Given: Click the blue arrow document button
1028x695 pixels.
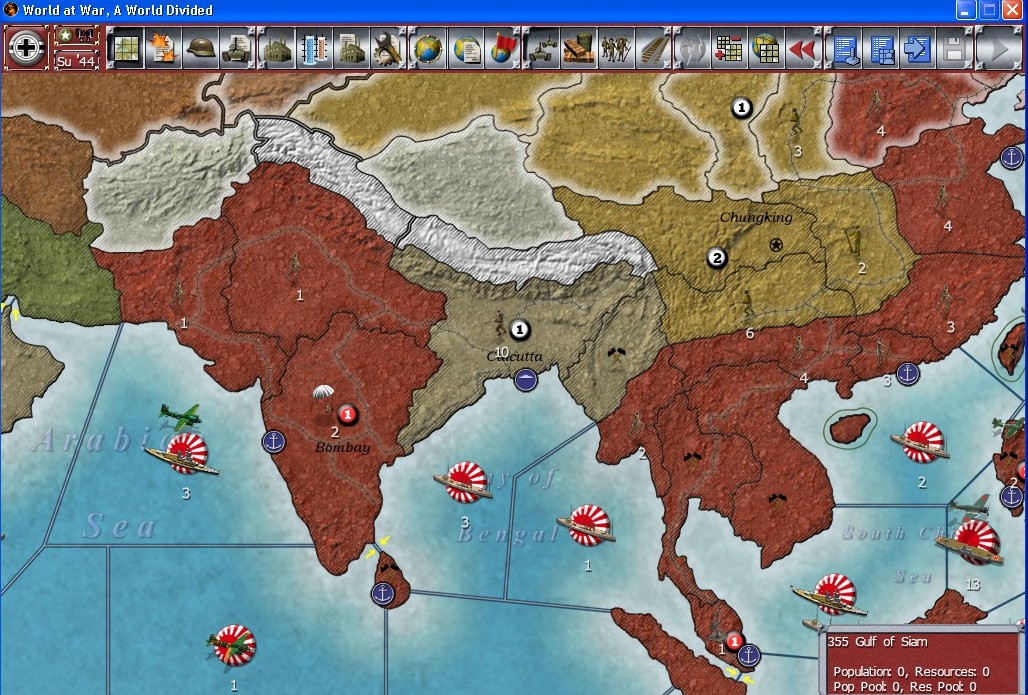Looking at the screenshot, I should click(x=916, y=48).
